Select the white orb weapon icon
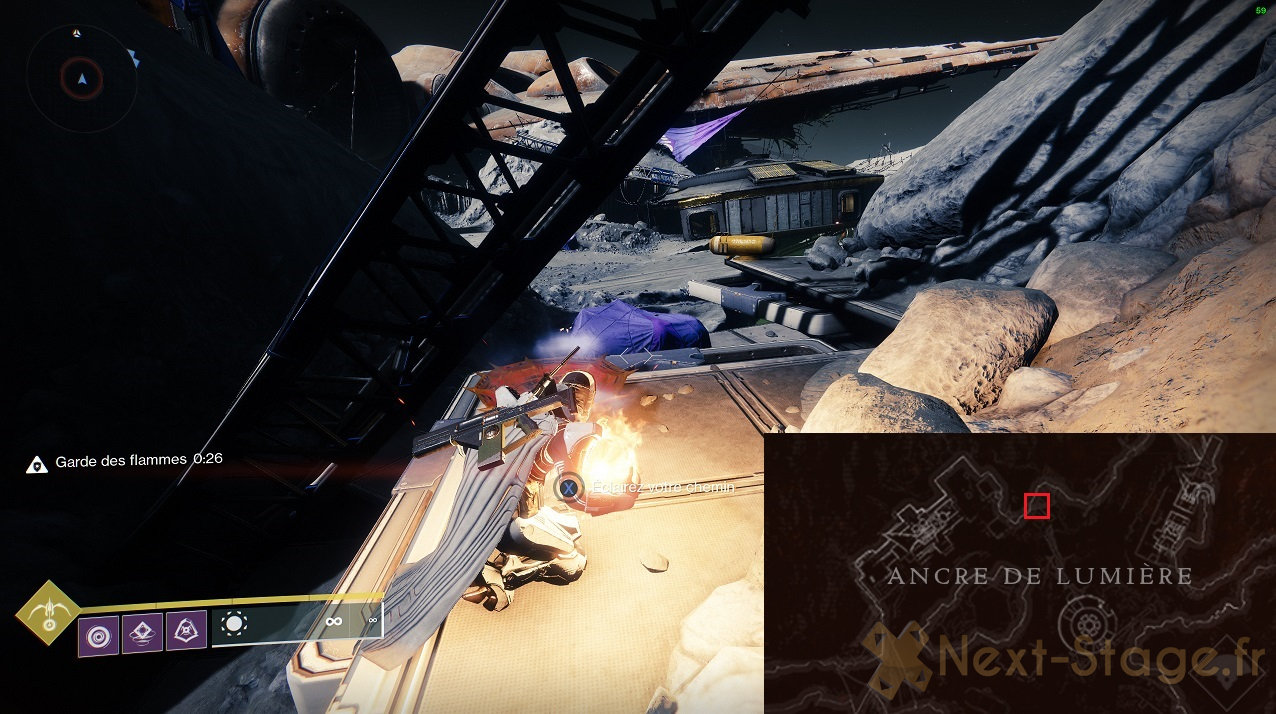Viewport: 1276px width, 714px height. coord(234,624)
